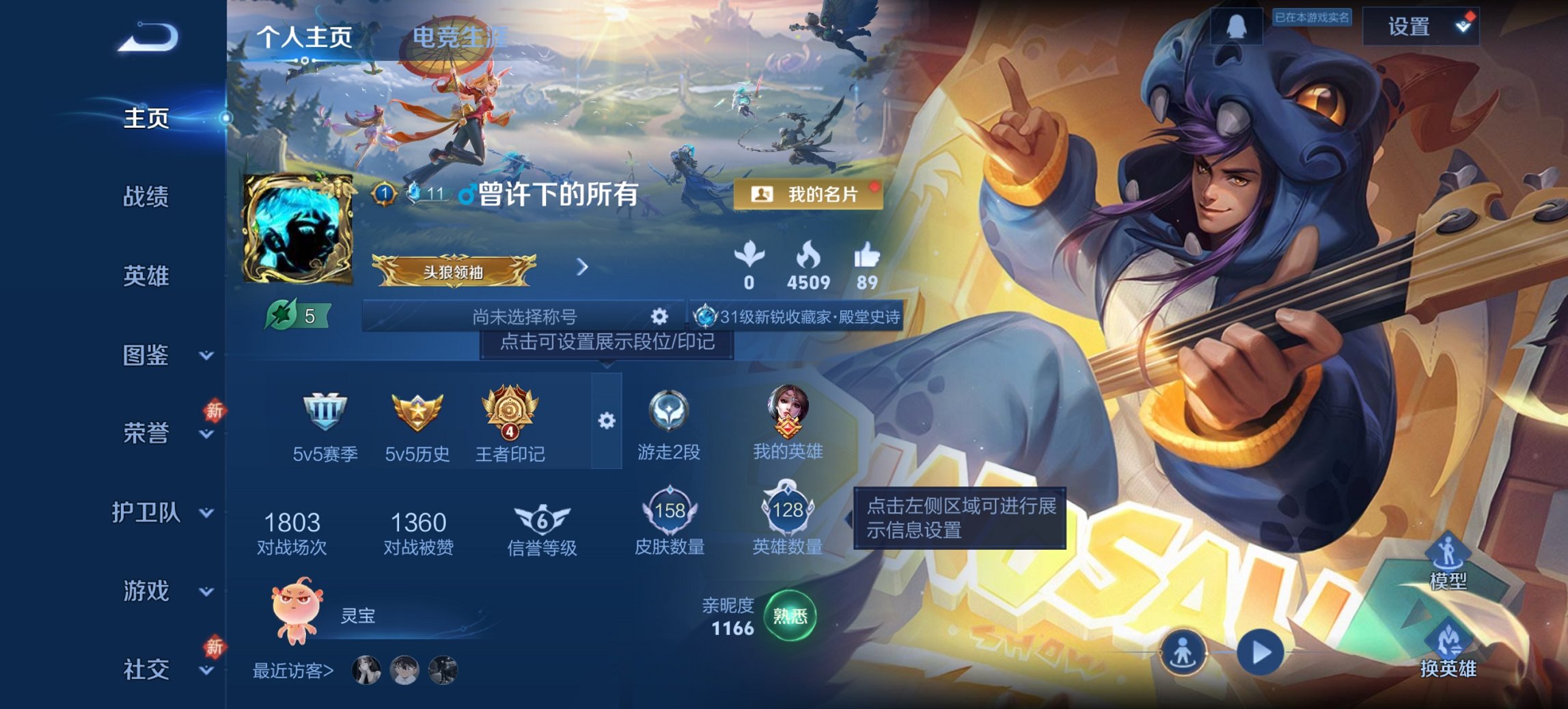Open the 皮肤数量 158 skins icon
This screenshot has height=709, width=1568.
click(x=672, y=512)
